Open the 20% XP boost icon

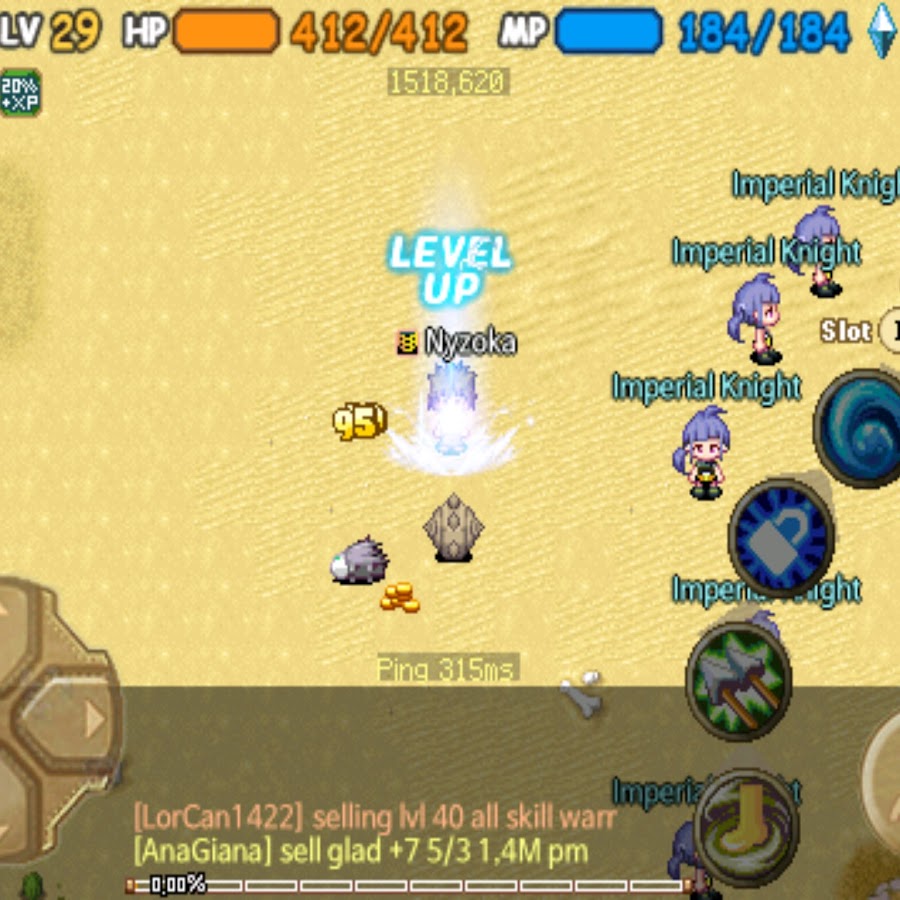(20, 93)
